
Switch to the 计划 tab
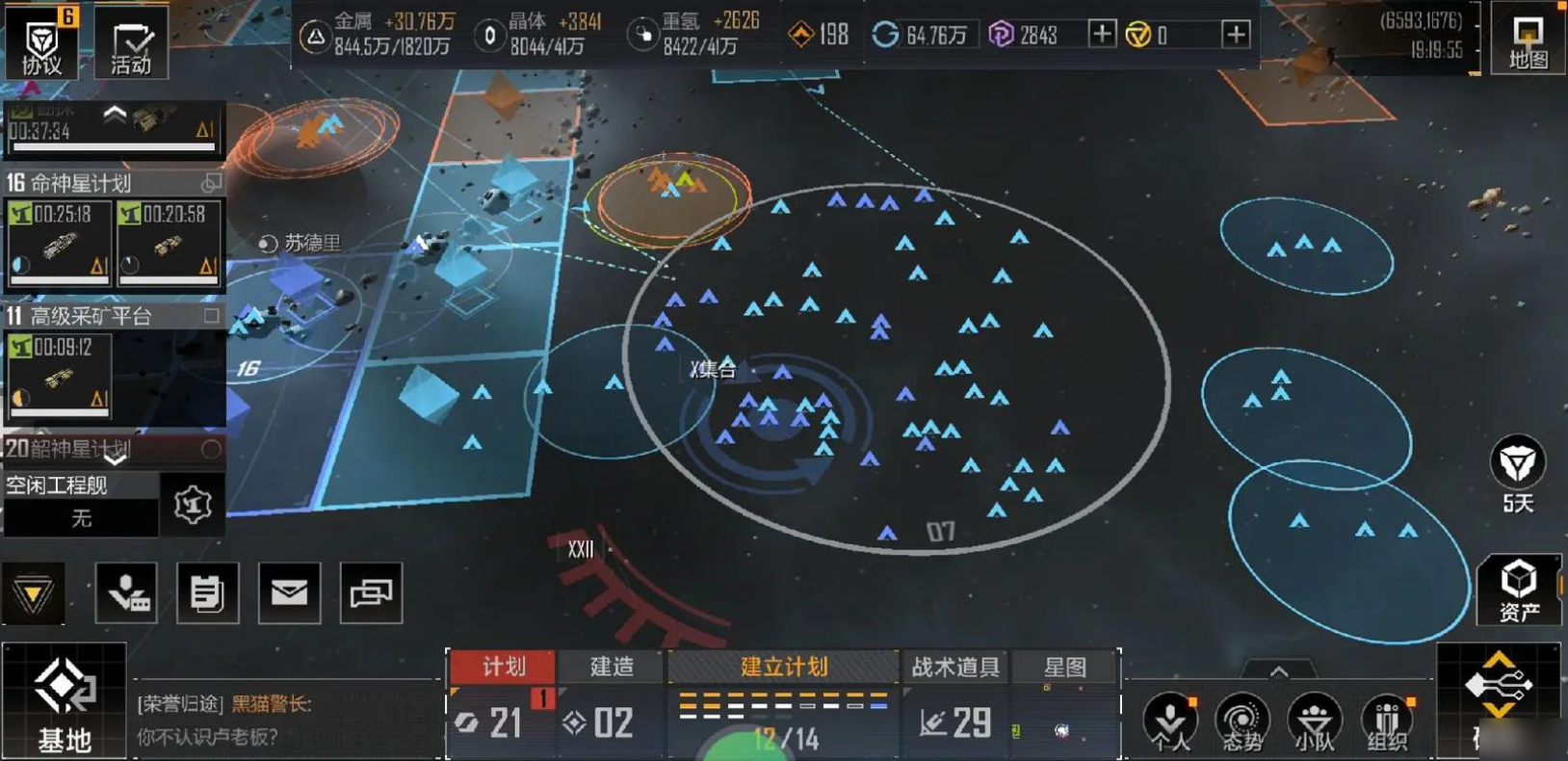tap(503, 667)
